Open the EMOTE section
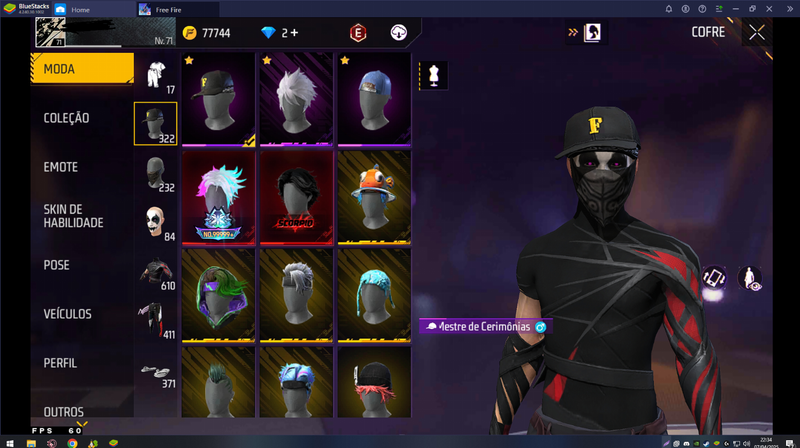The image size is (800, 448). coord(60,167)
